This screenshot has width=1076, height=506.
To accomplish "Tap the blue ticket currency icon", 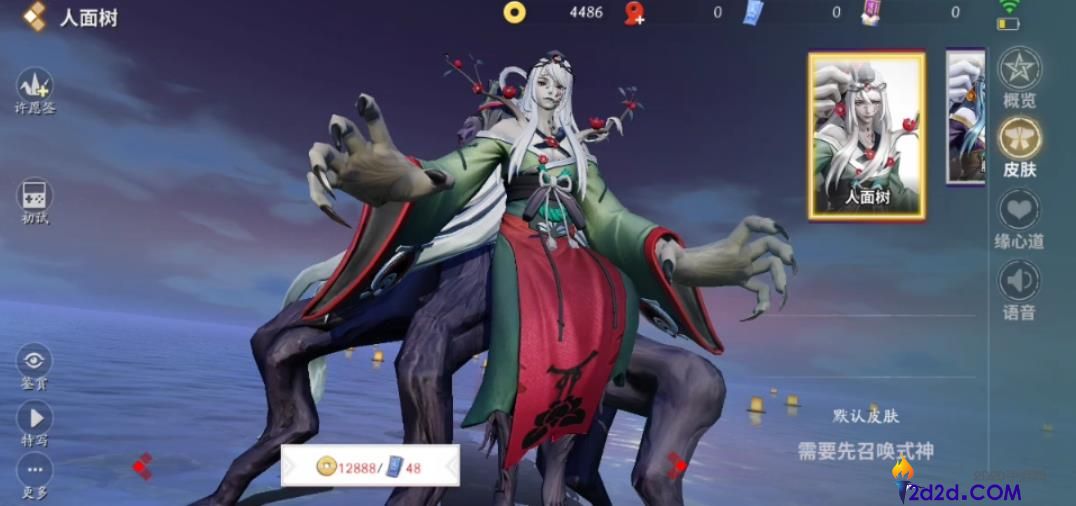I will pyautogui.click(x=753, y=12).
